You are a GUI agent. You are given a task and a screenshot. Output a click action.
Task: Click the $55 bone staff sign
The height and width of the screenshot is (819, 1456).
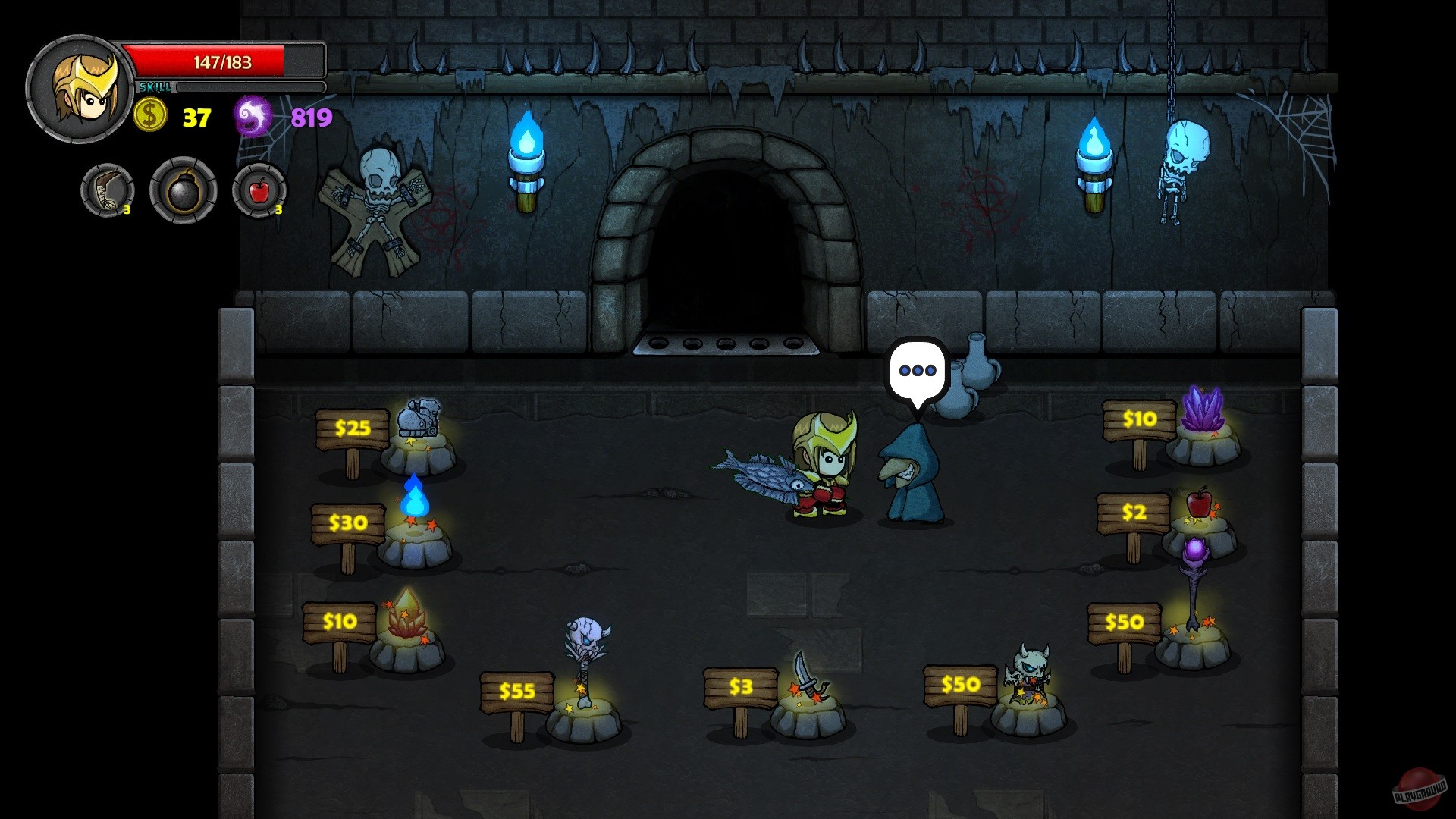519,691
